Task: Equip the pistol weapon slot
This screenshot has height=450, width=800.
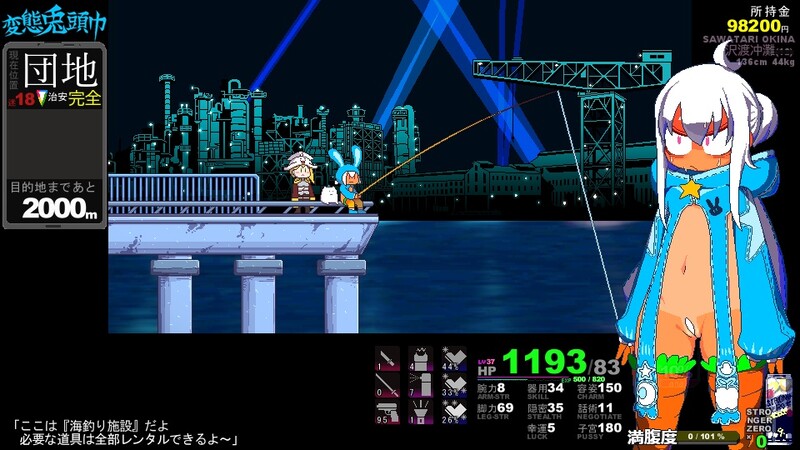Action: (x=388, y=412)
